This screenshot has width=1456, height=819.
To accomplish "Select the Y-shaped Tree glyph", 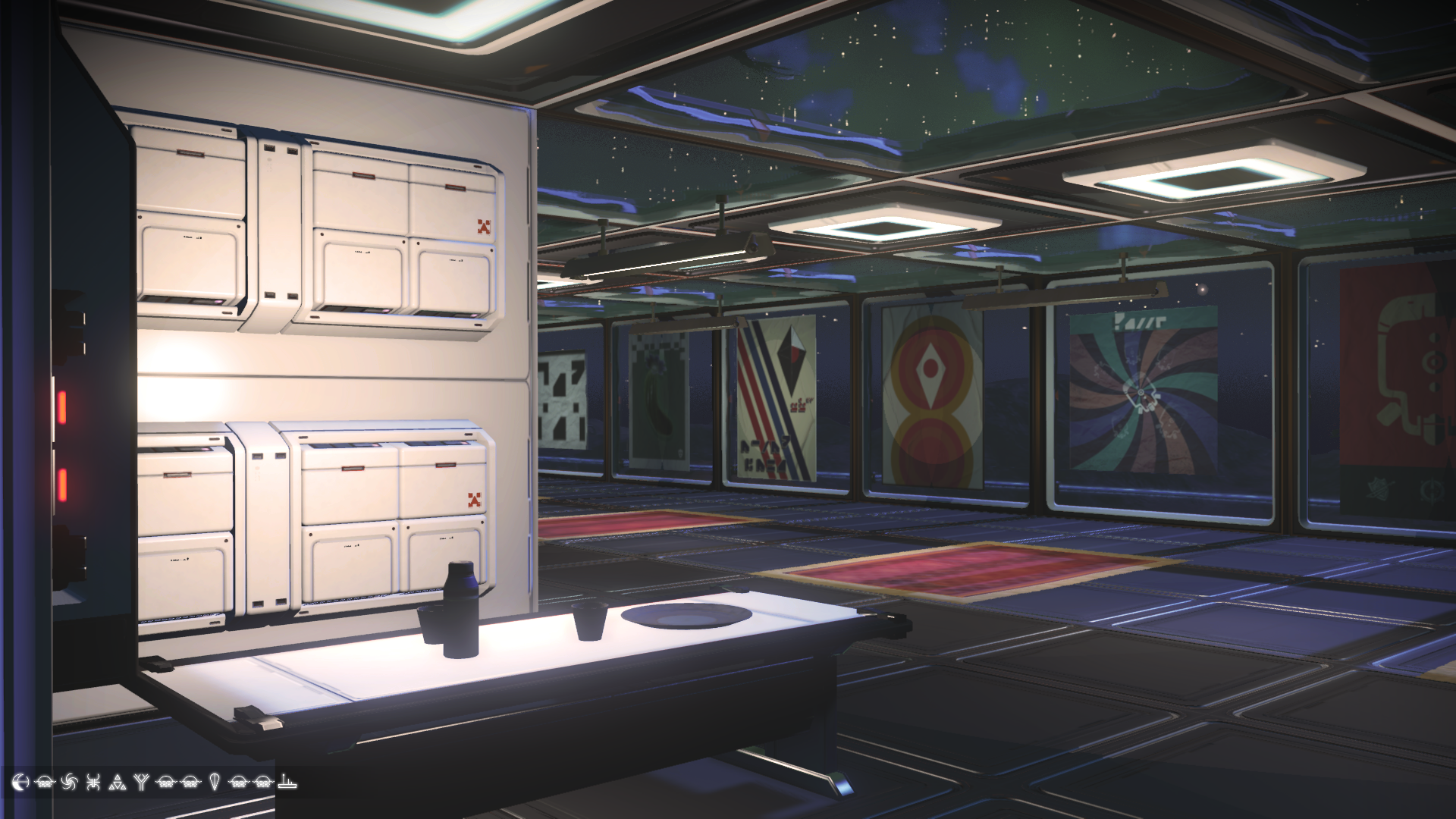I will (142, 783).
